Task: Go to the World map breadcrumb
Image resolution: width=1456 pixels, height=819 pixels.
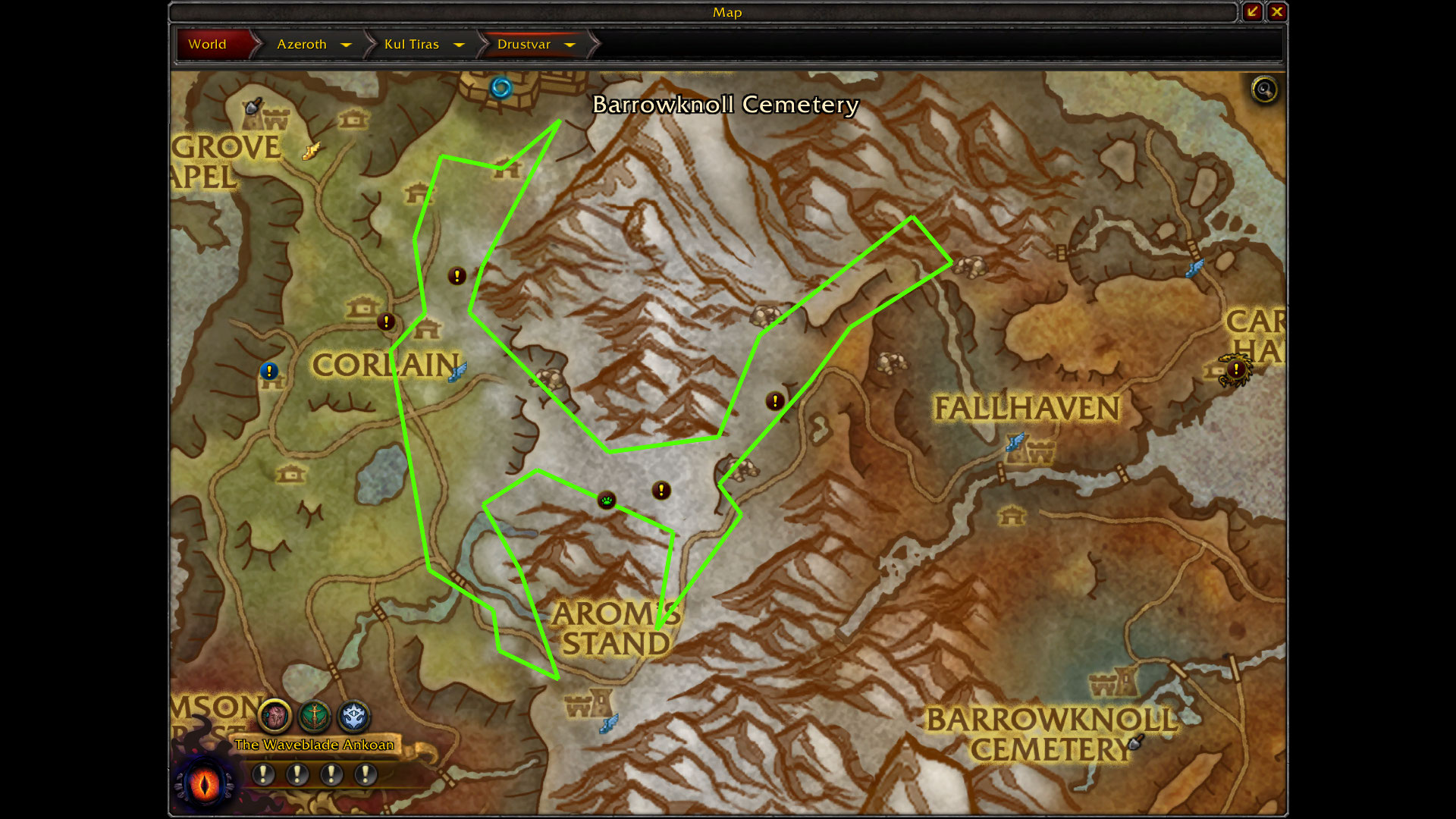Action: point(208,44)
